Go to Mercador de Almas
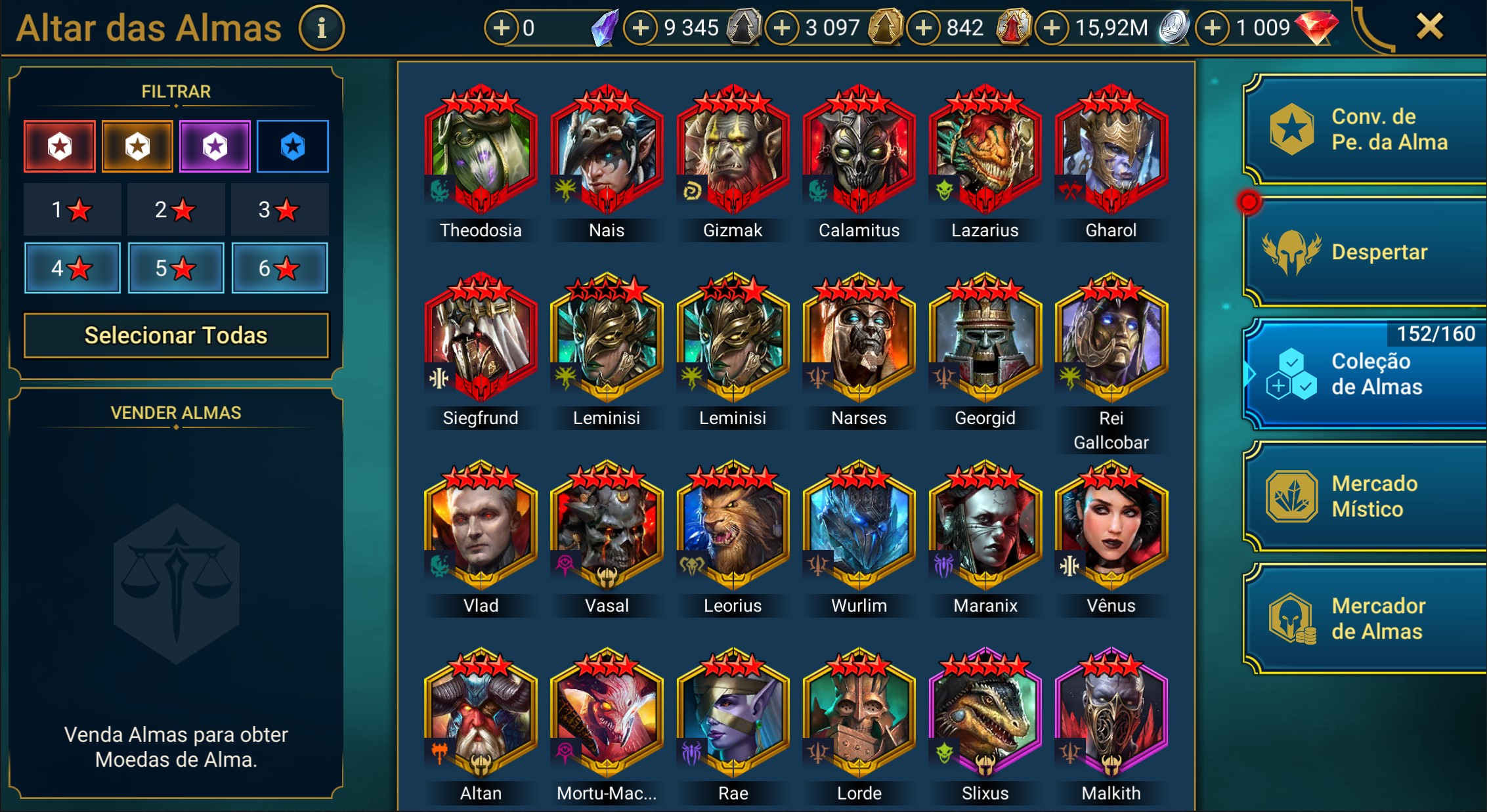 pyautogui.click(x=1366, y=618)
